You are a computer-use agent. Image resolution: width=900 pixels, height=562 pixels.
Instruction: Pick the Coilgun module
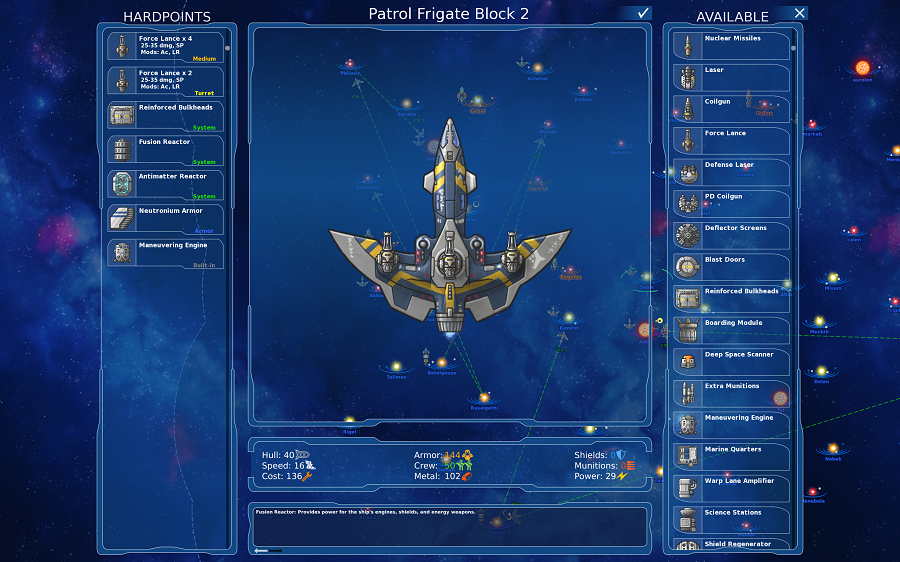[x=731, y=109]
